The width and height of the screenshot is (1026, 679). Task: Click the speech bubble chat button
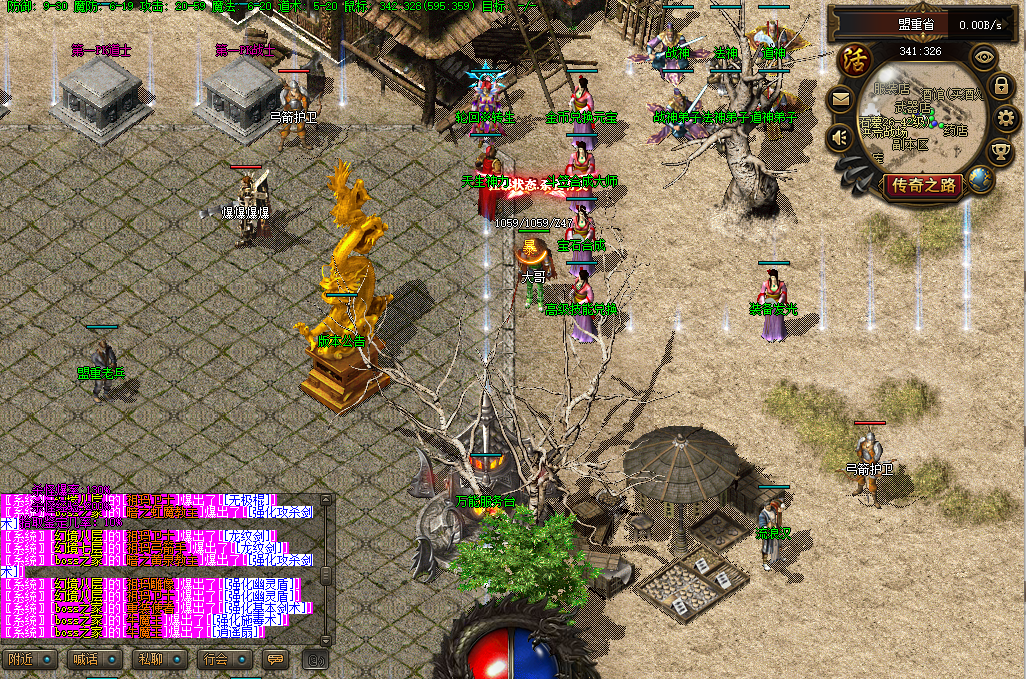click(275, 659)
